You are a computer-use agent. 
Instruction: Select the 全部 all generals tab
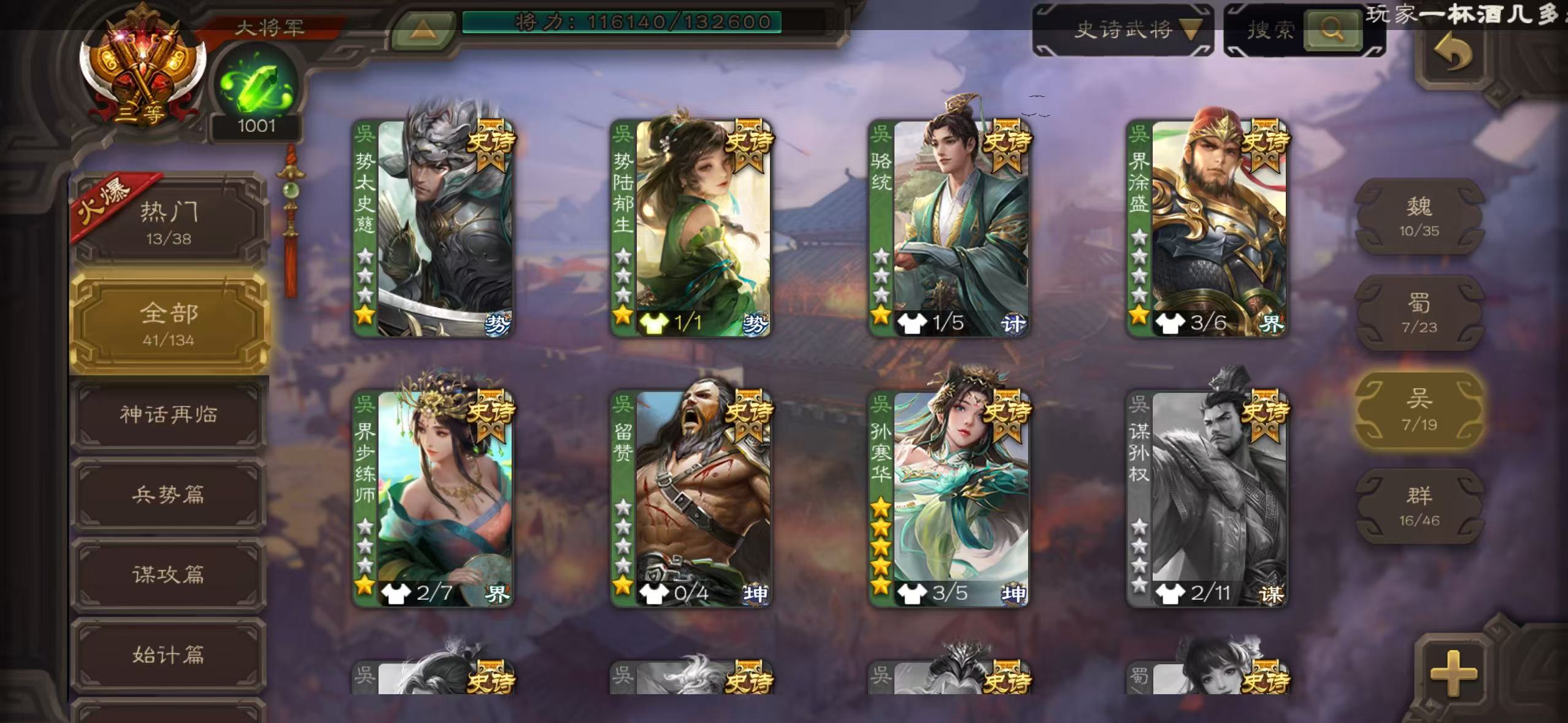[169, 323]
